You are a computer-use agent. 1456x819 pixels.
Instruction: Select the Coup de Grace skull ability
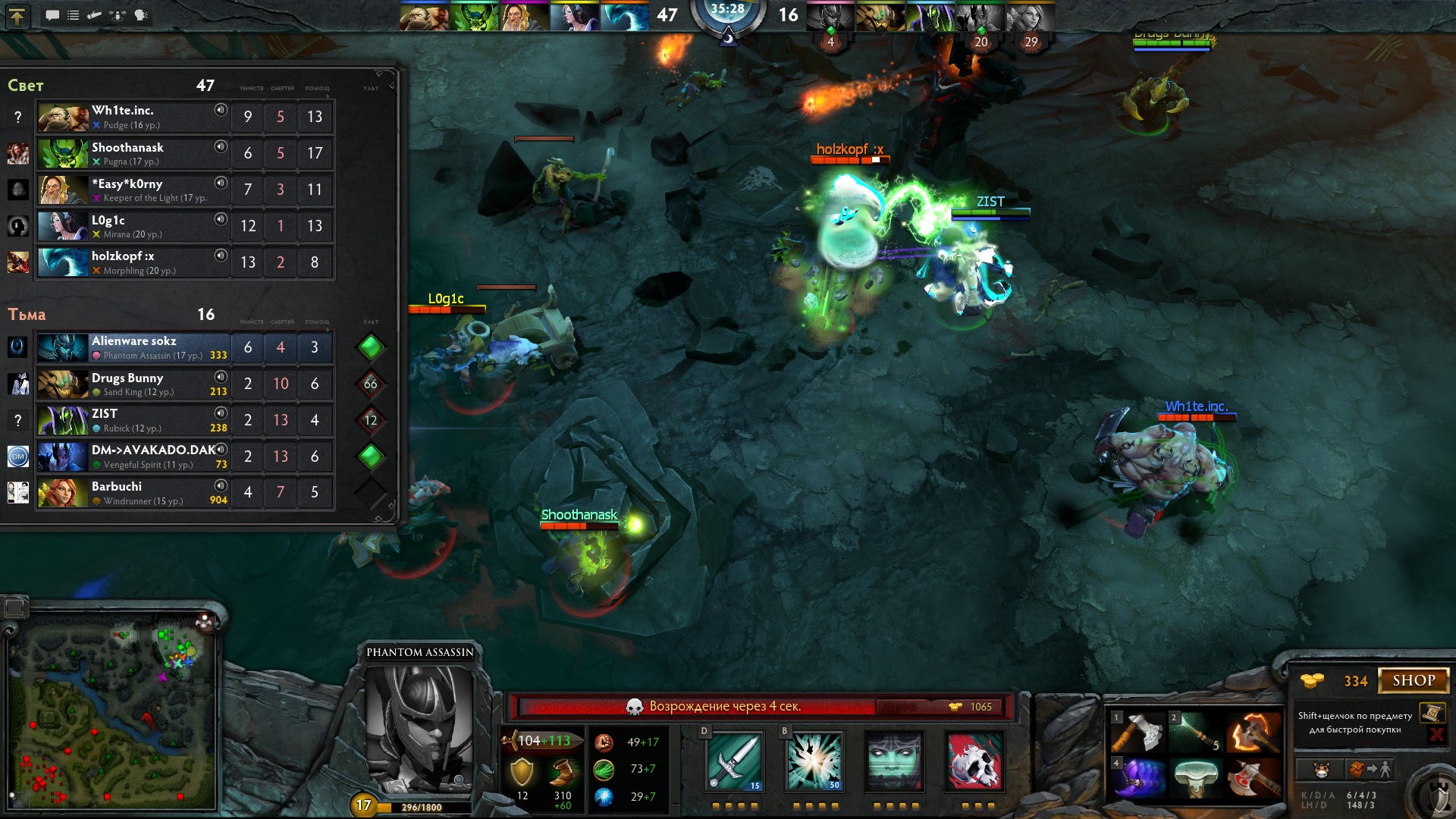pyautogui.click(x=974, y=761)
